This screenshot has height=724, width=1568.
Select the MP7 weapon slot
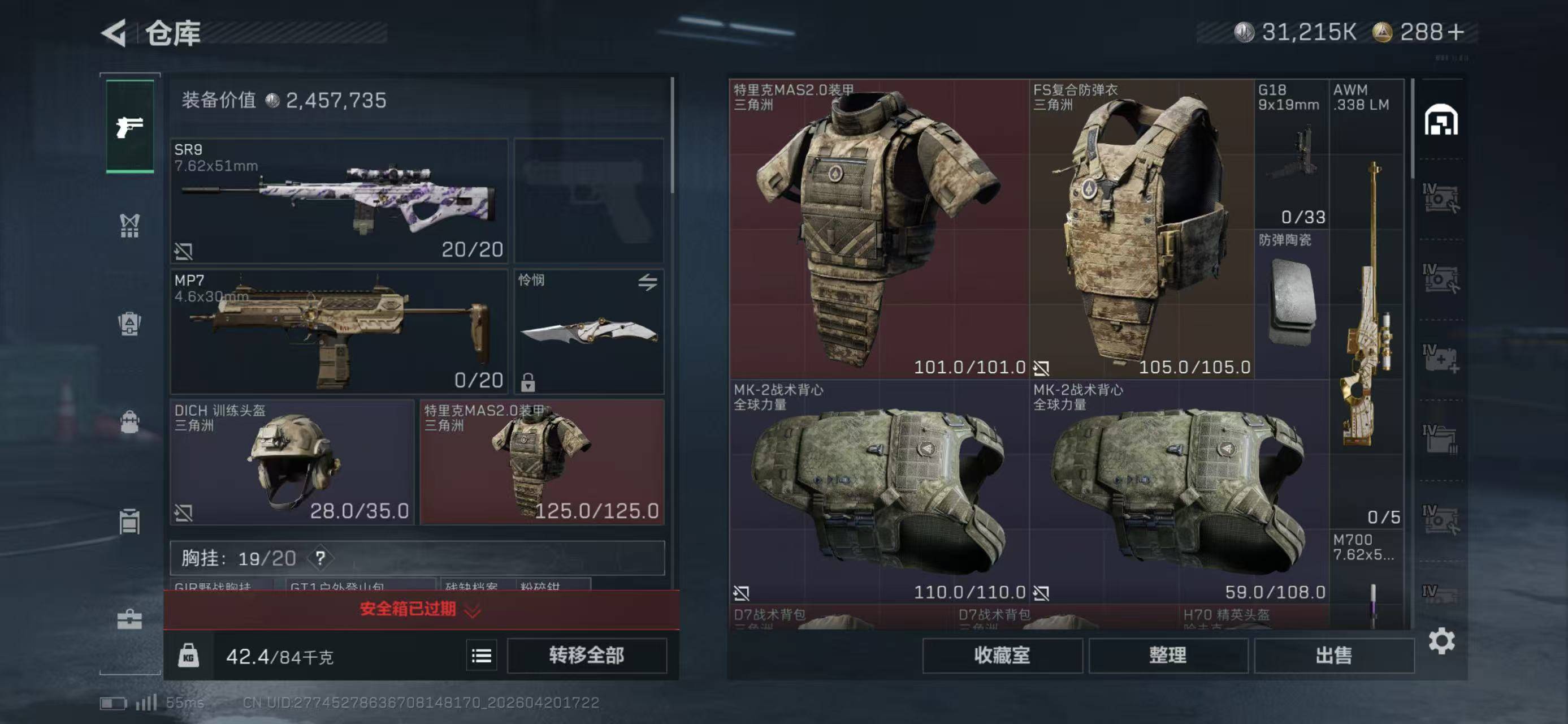339,332
